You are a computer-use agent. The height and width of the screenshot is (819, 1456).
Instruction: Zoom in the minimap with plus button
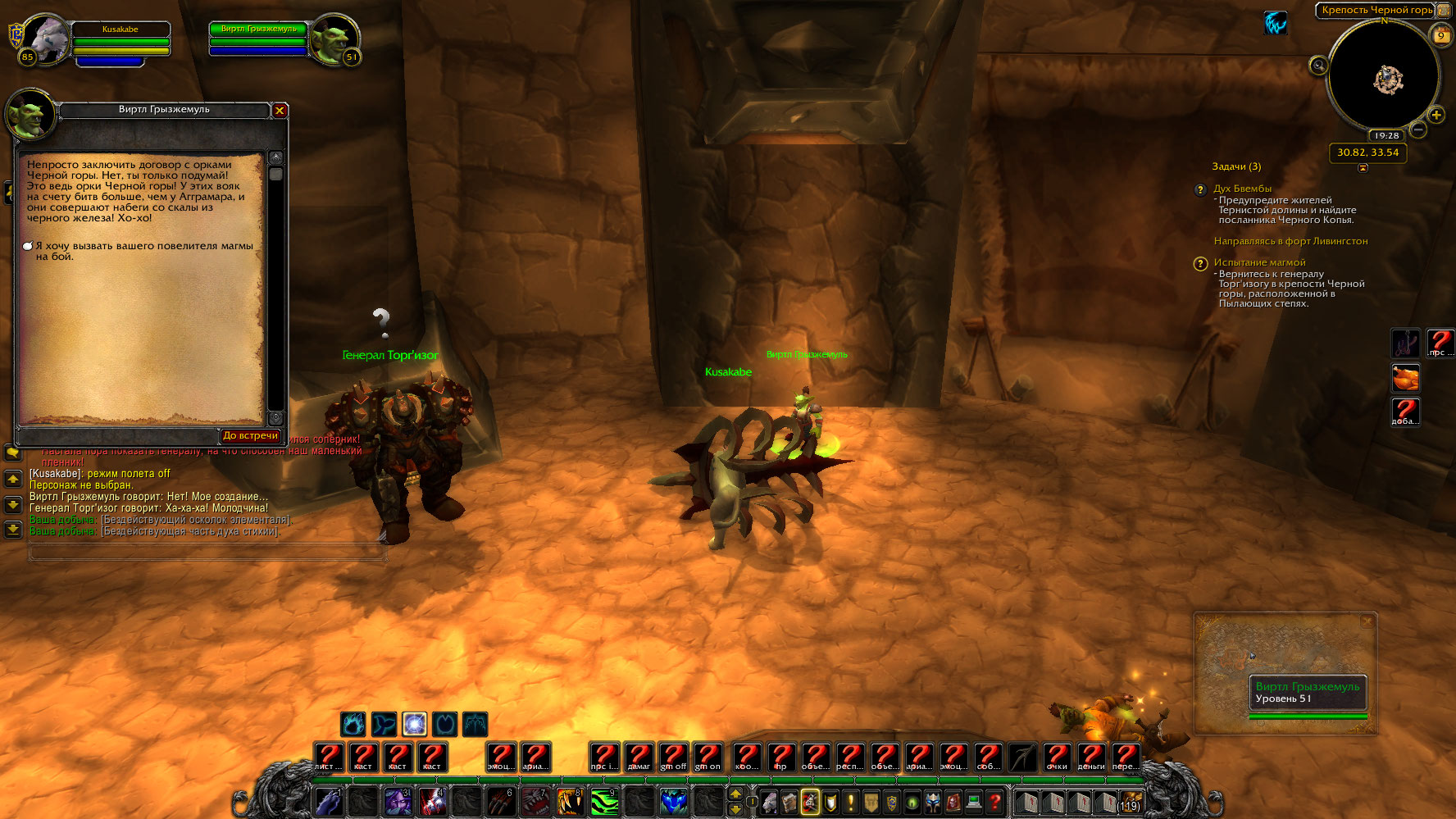point(1436,115)
